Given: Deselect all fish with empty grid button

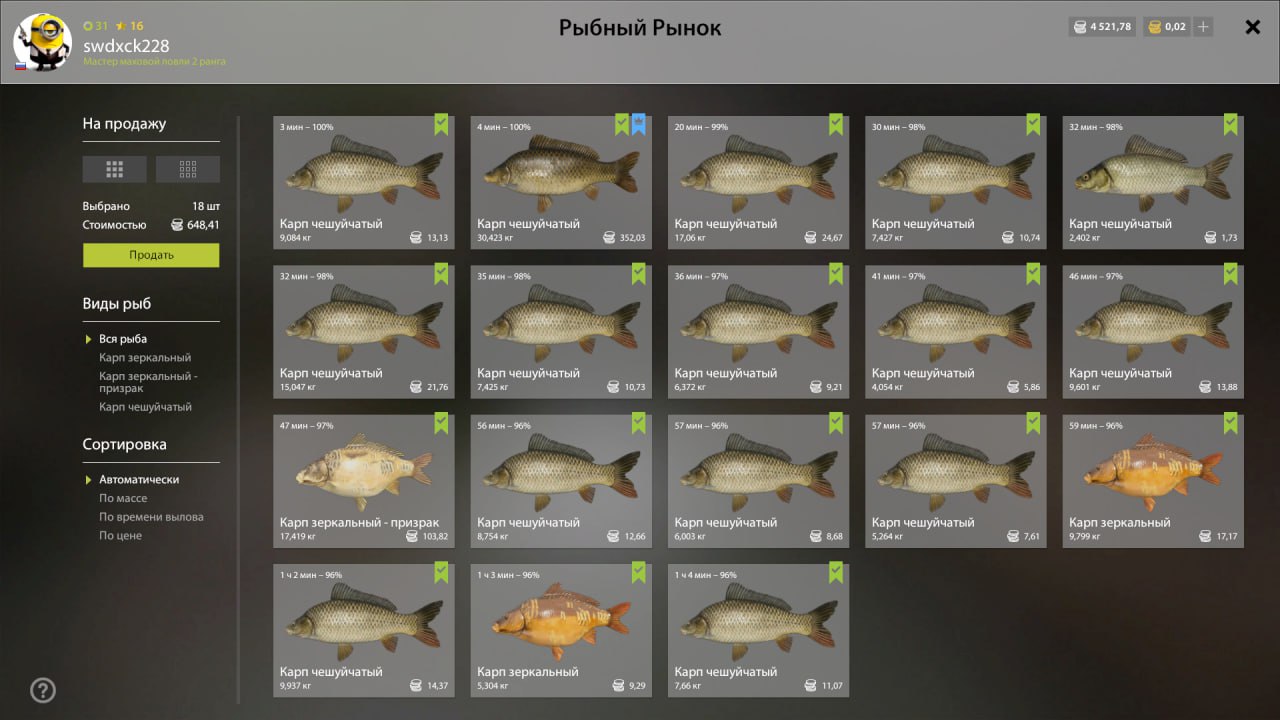Looking at the screenshot, I should [188, 169].
